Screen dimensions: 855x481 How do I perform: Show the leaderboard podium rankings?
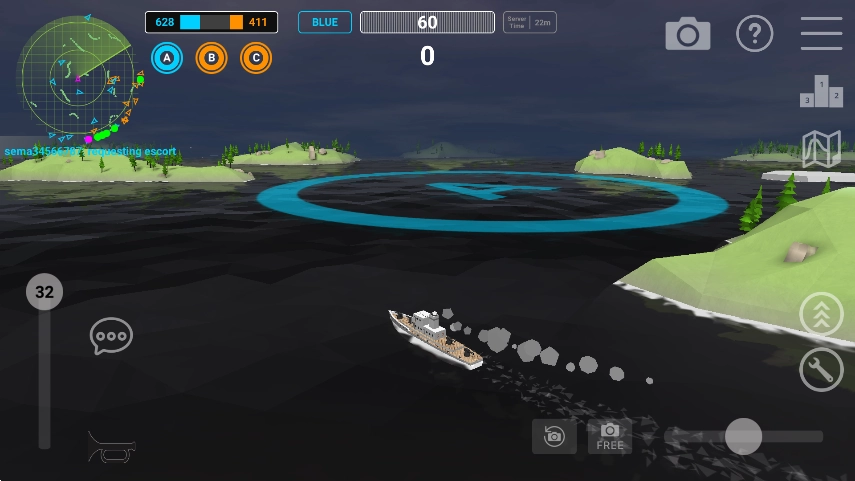pyautogui.click(x=821, y=92)
